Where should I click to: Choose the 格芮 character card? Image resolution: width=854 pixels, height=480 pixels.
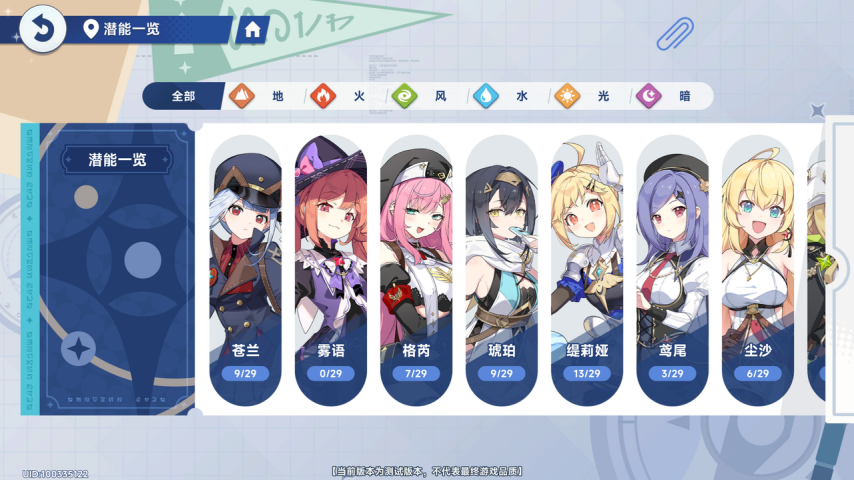click(416, 270)
